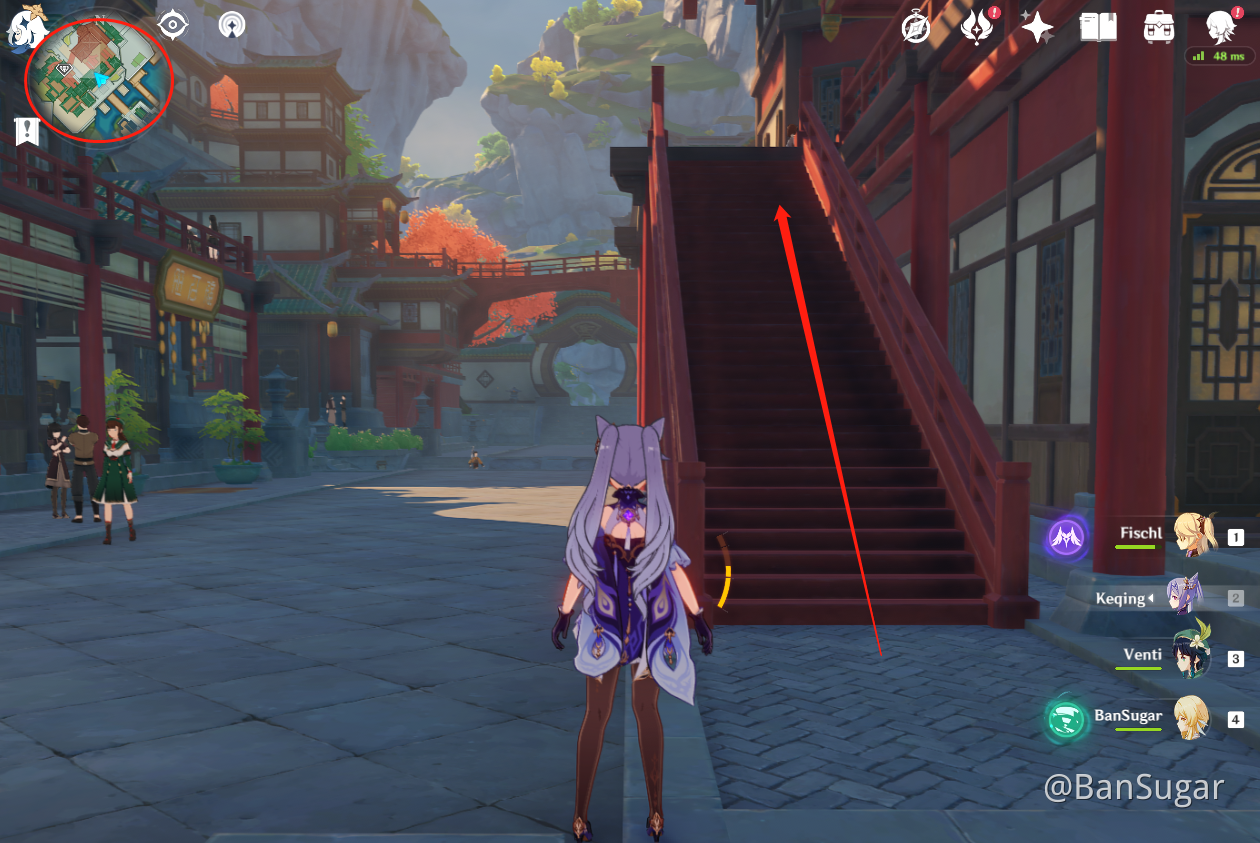Open the character screen head icon

[x=1221, y=26]
